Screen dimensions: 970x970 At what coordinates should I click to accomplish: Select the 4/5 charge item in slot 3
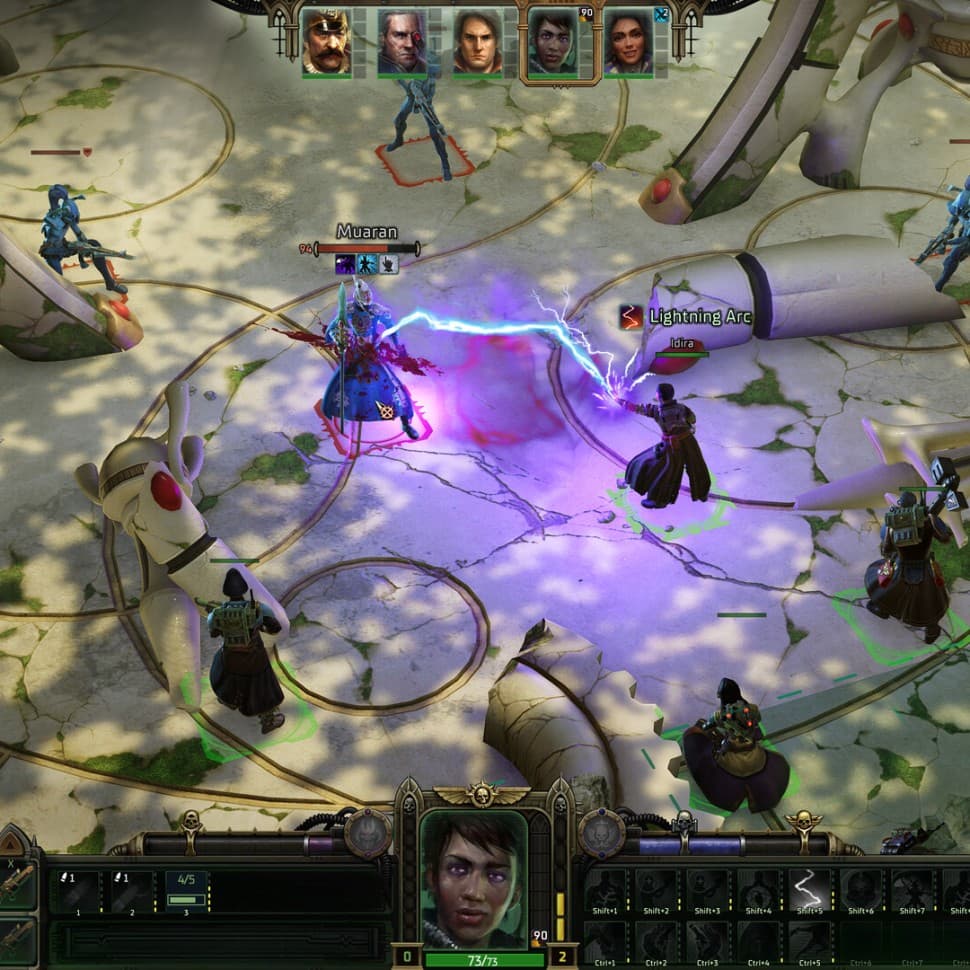coord(186,890)
